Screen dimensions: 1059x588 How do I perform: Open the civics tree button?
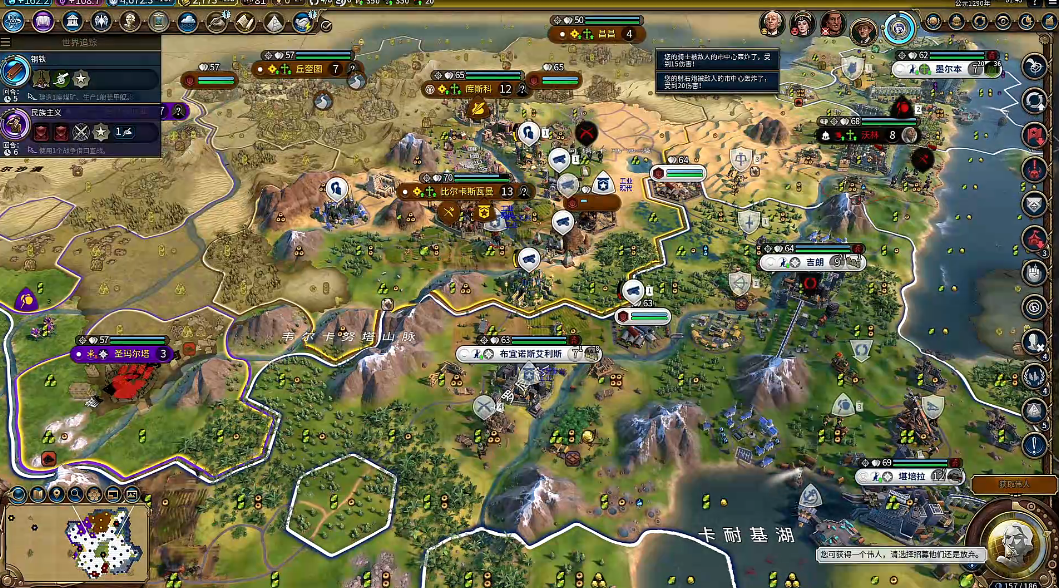pos(44,21)
